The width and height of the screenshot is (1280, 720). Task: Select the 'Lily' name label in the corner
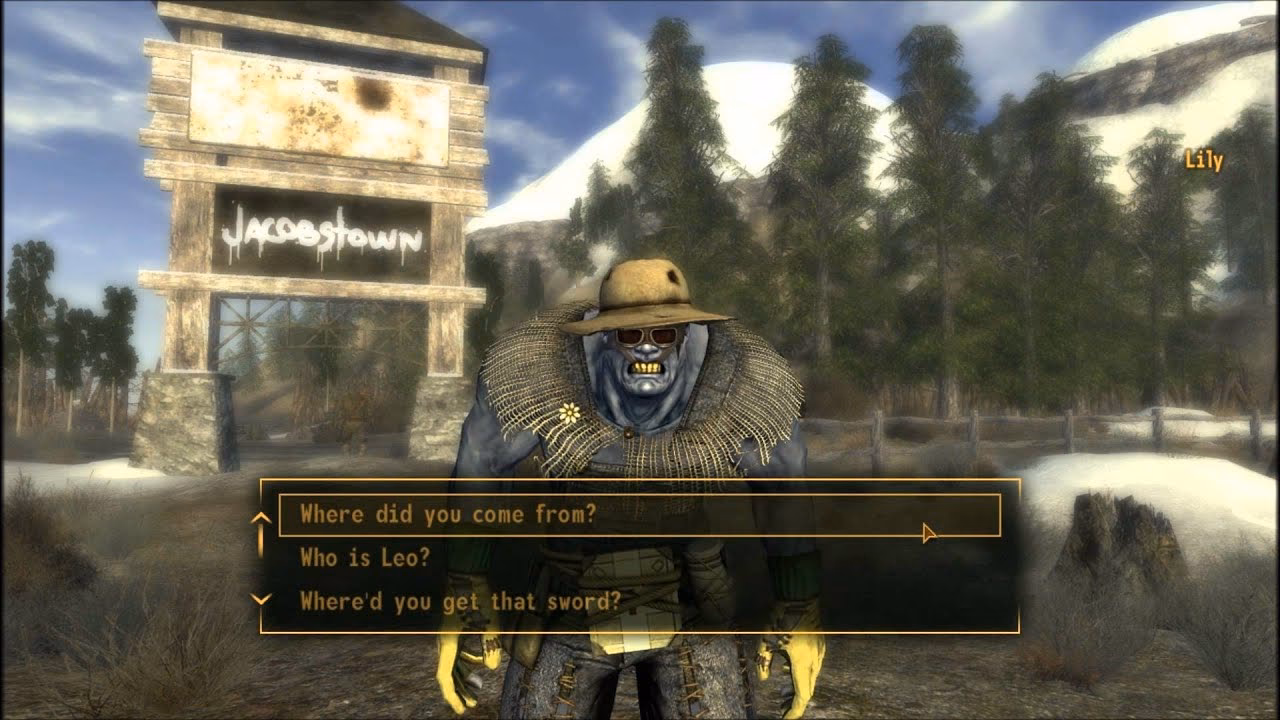[x=1203, y=156]
